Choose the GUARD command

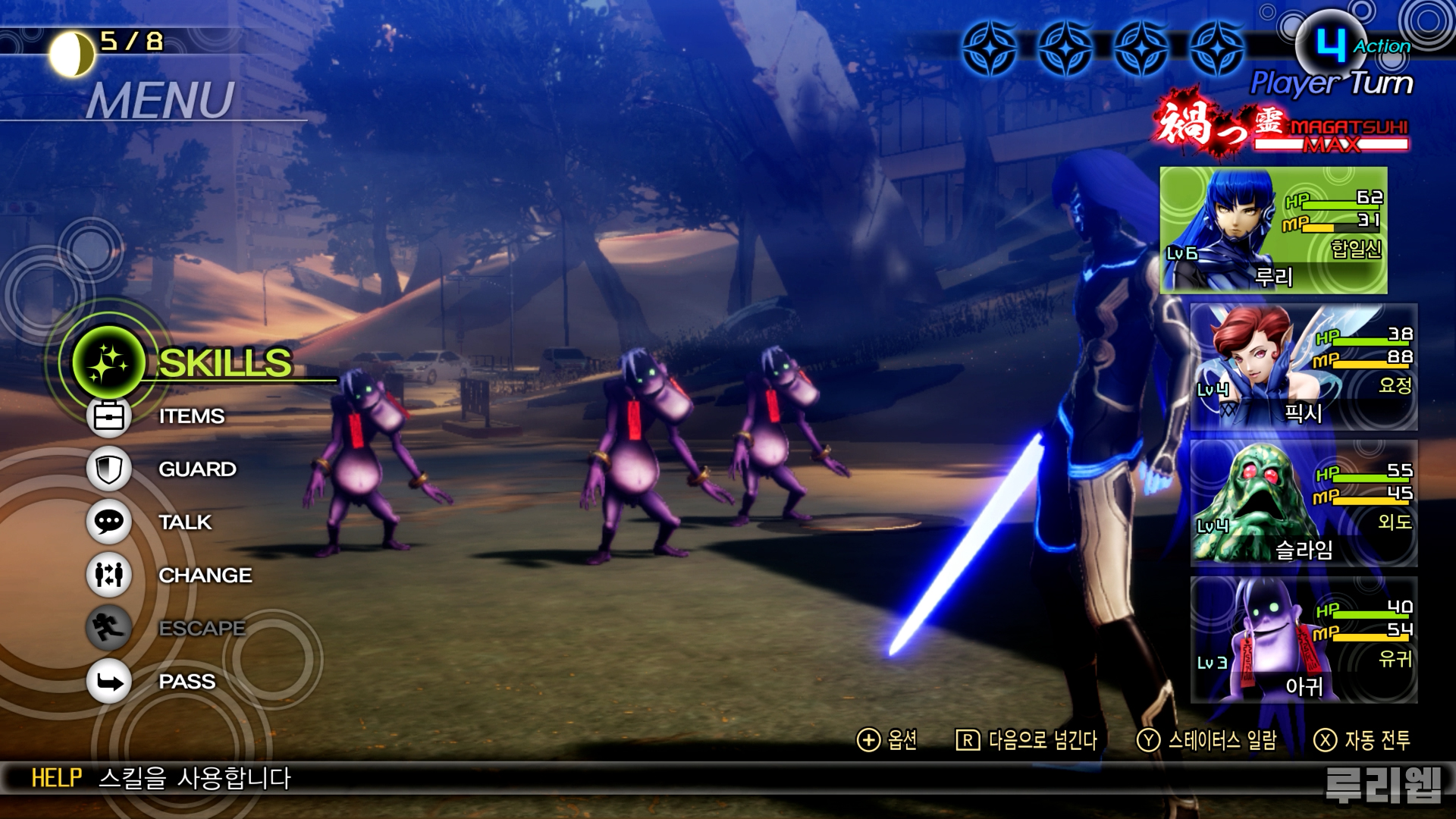click(196, 469)
